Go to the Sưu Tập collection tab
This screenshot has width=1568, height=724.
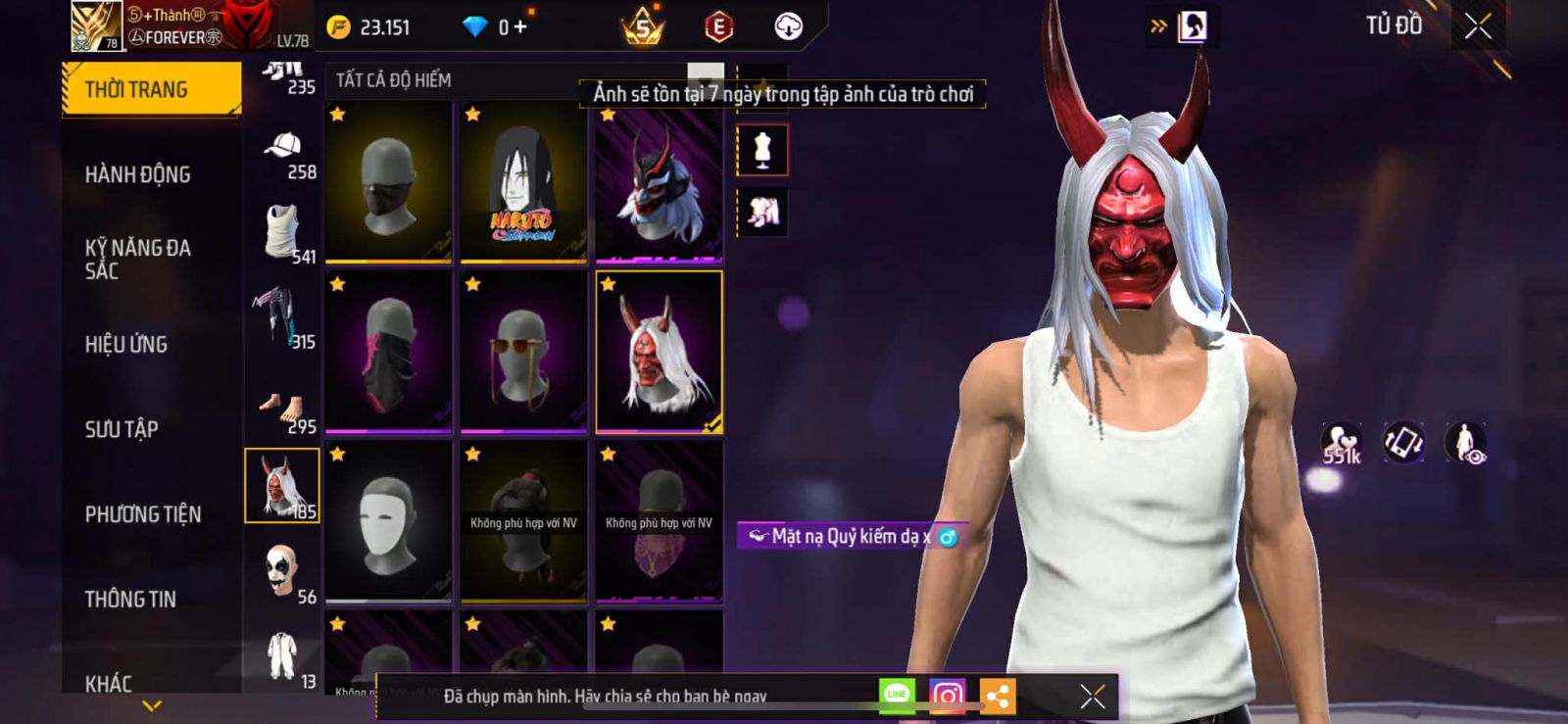(x=122, y=429)
